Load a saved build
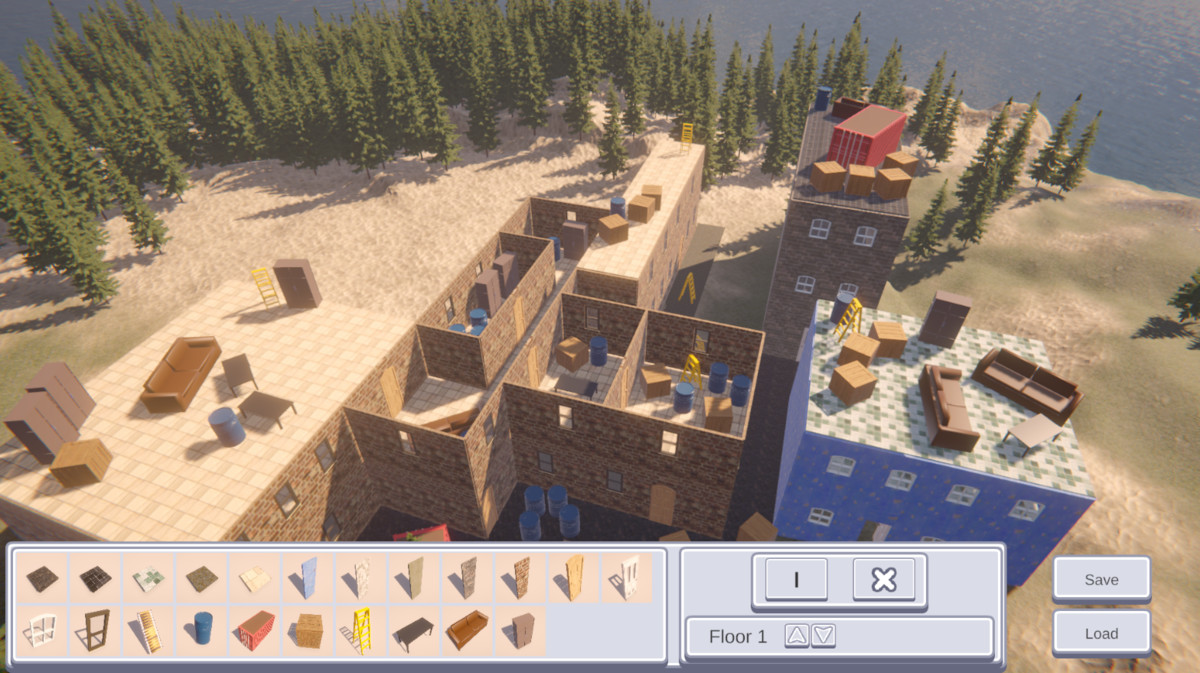The width and height of the screenshot is (1200, 673). pyautogui.click(x=1101, y=633)
